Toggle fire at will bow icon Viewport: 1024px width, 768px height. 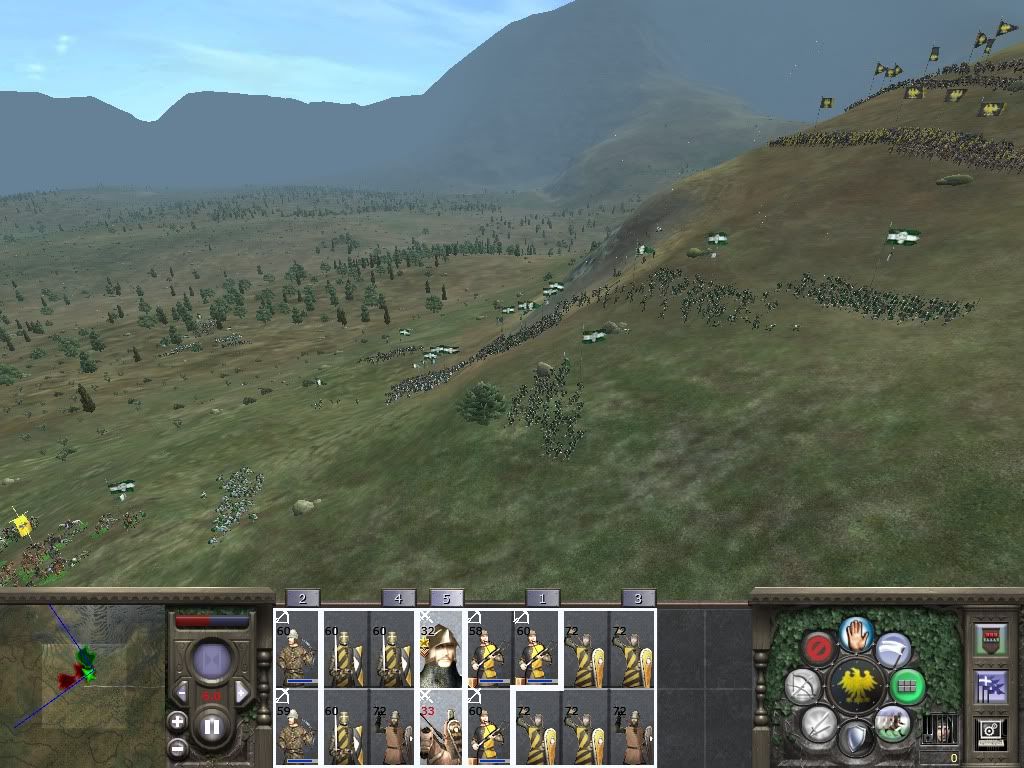point(802,686)
